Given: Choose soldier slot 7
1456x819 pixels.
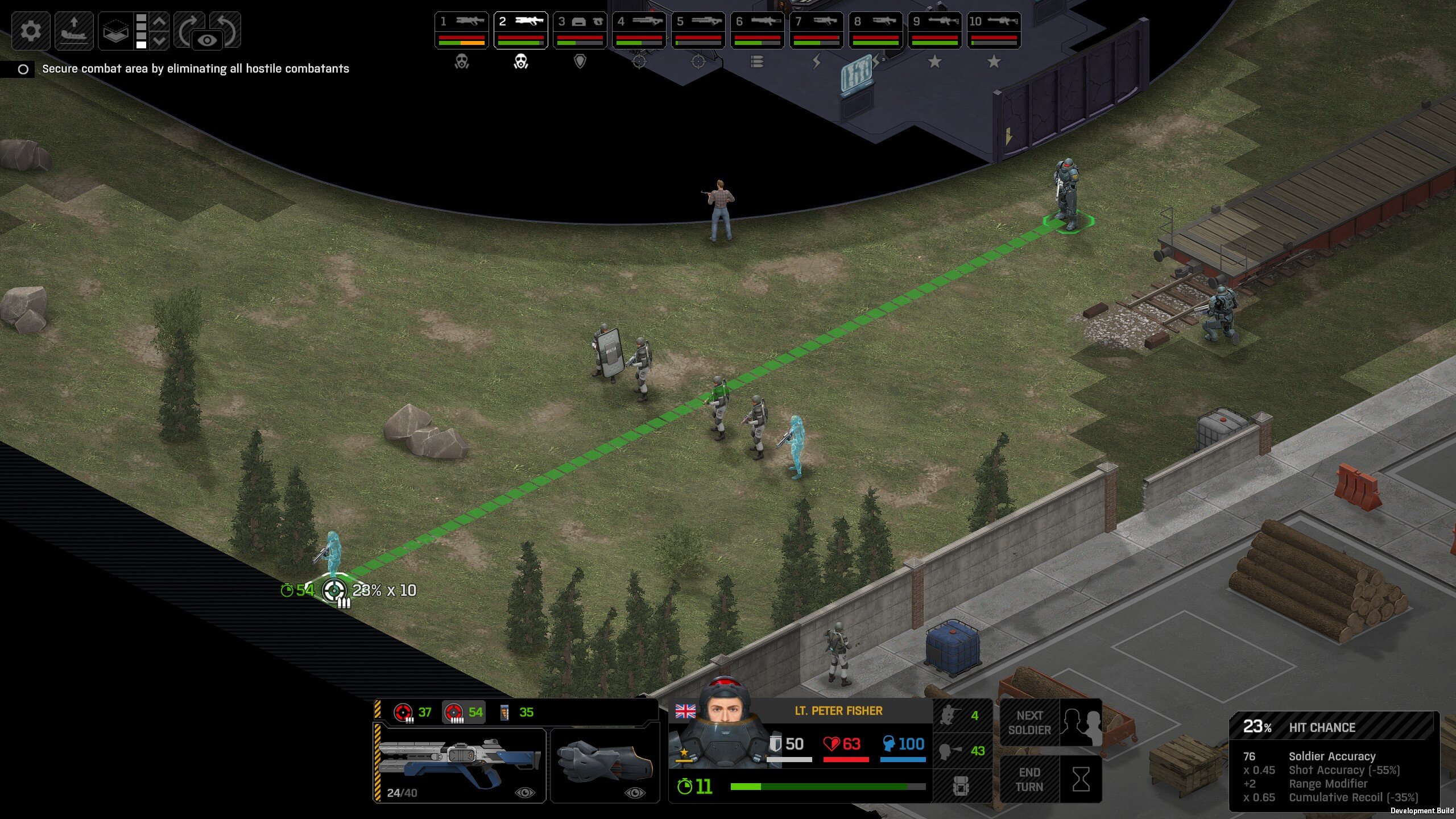Looking at the screenshot, I should 816,30.
